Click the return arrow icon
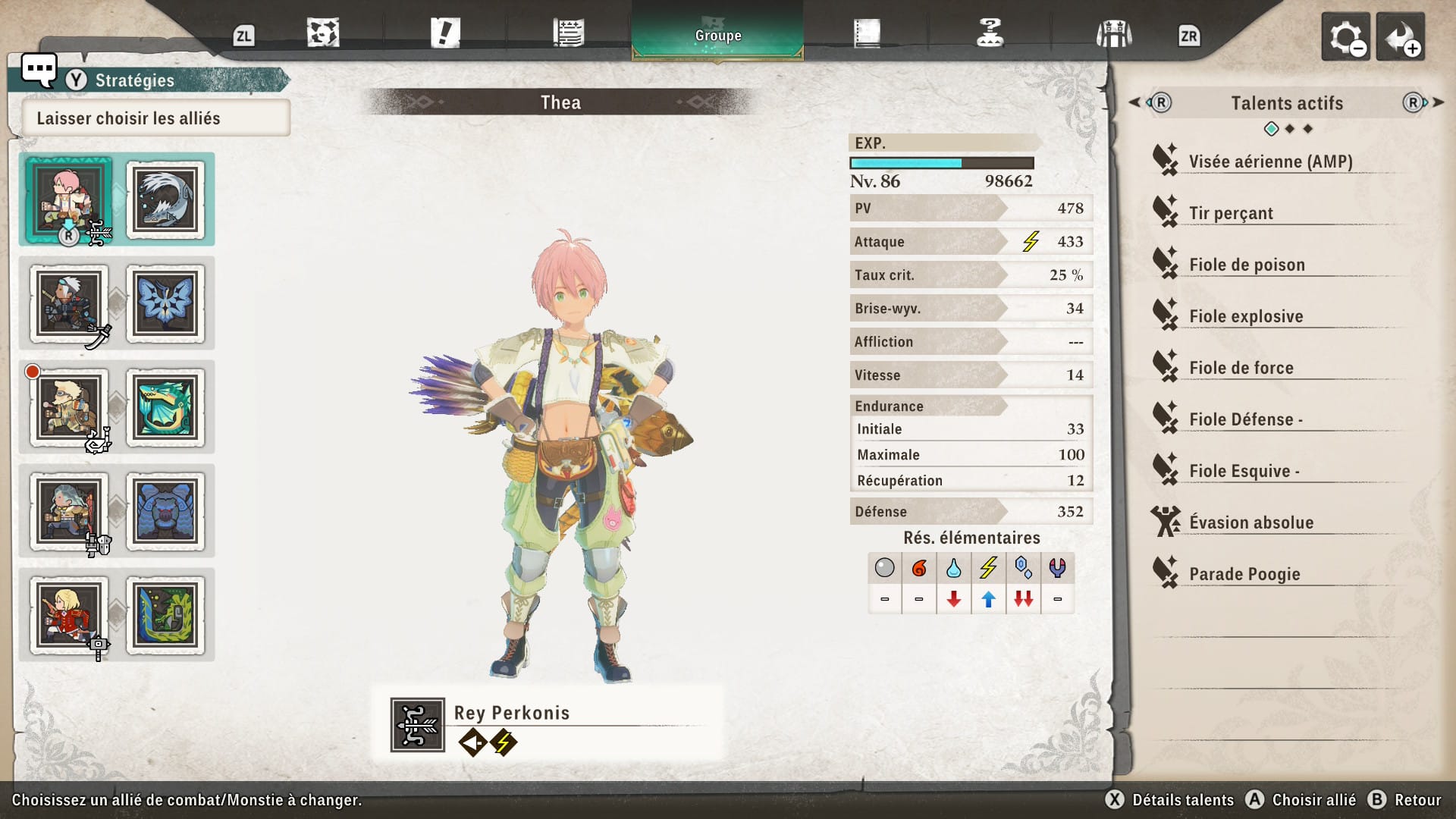Screen dimensions: 1456x819 1400,36
